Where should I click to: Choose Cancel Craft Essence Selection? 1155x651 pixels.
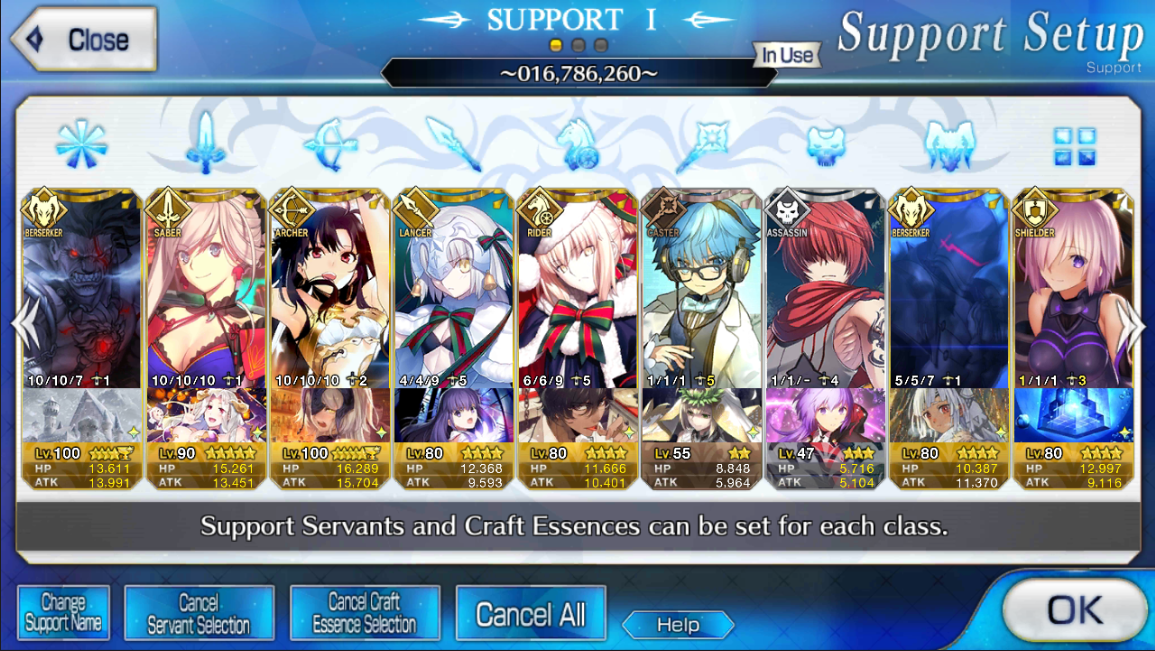click(x=364, y=613)
